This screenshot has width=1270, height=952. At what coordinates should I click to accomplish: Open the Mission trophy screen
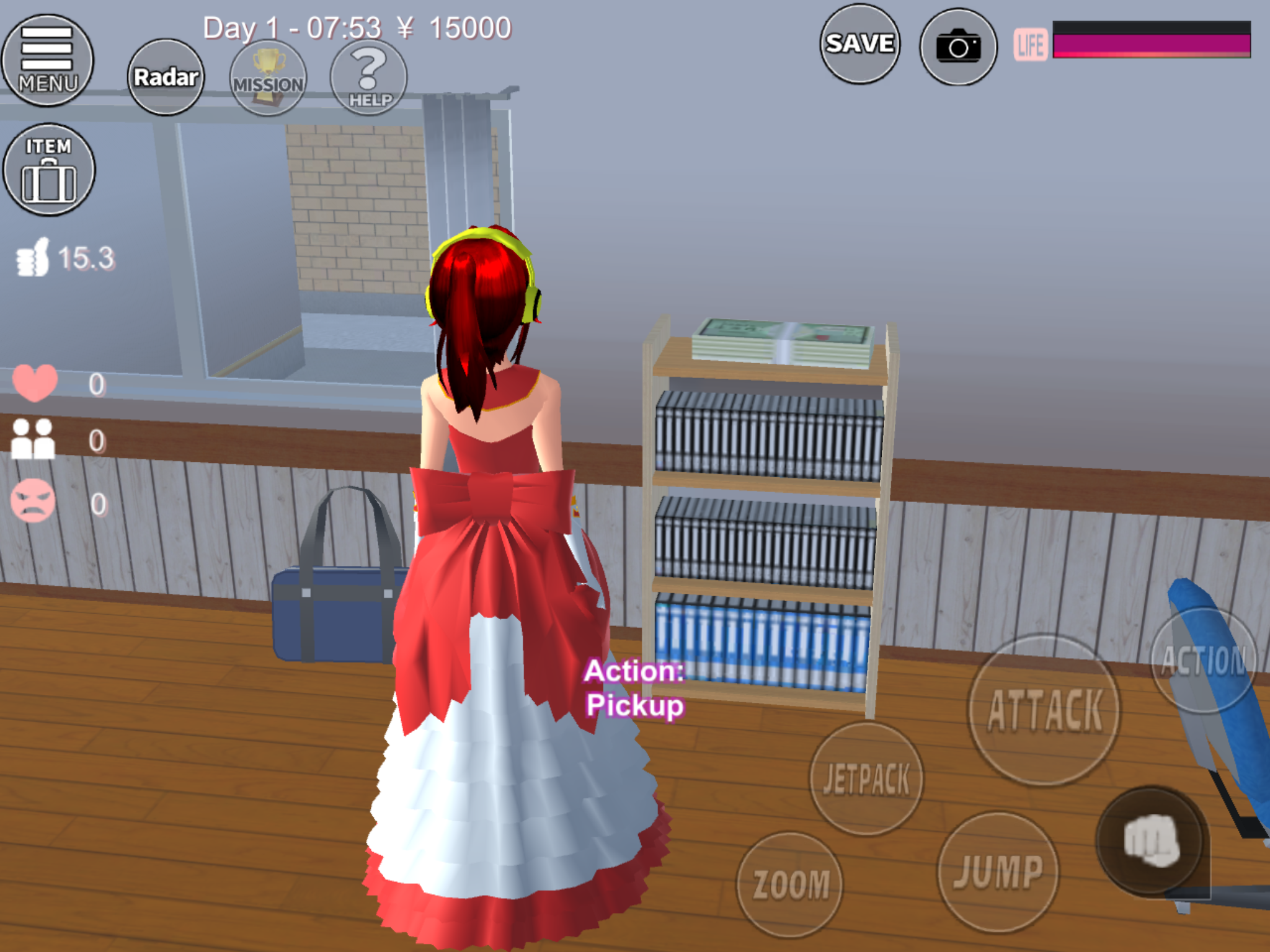268,77
